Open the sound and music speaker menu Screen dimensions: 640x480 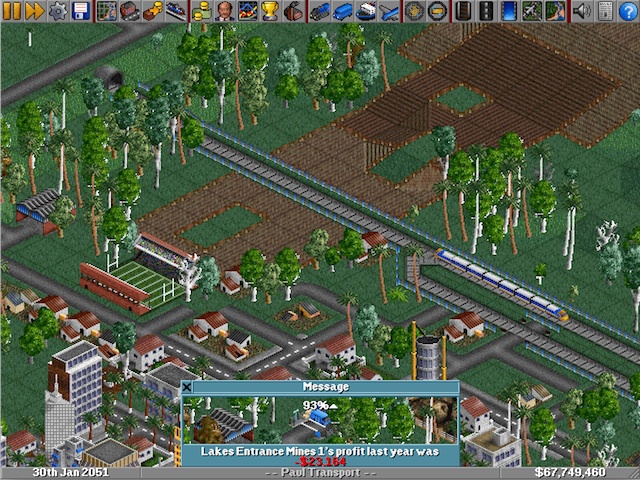point(581,11)
